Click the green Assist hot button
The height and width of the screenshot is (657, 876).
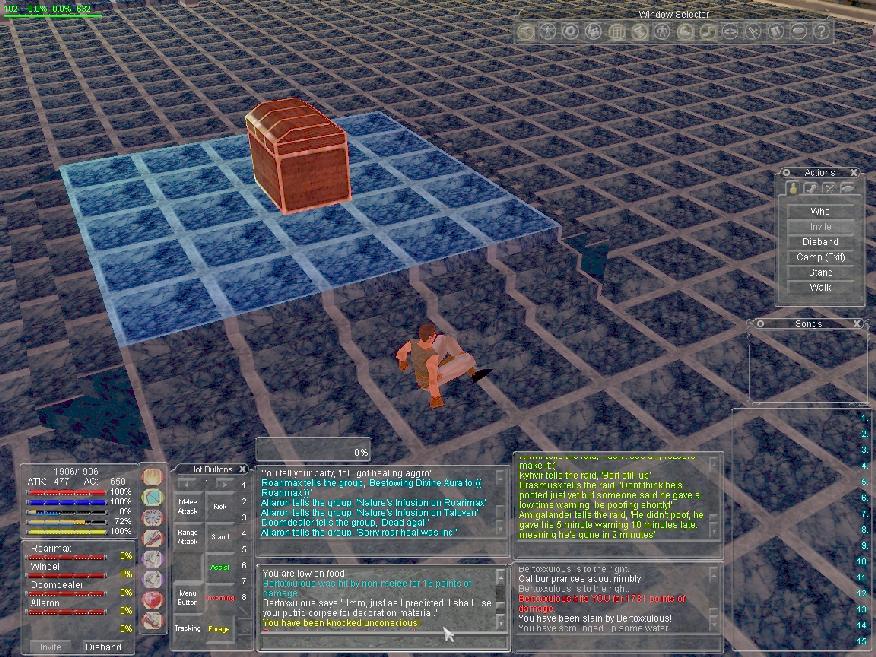pyautogui.click(x=220, y=566)
